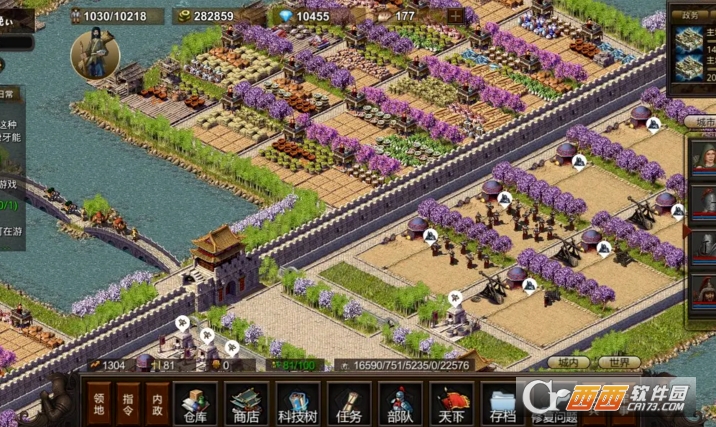Select the 领地 territory button
Image resolution: width=716 pixels, height=427 pixels.
point(98,403)
